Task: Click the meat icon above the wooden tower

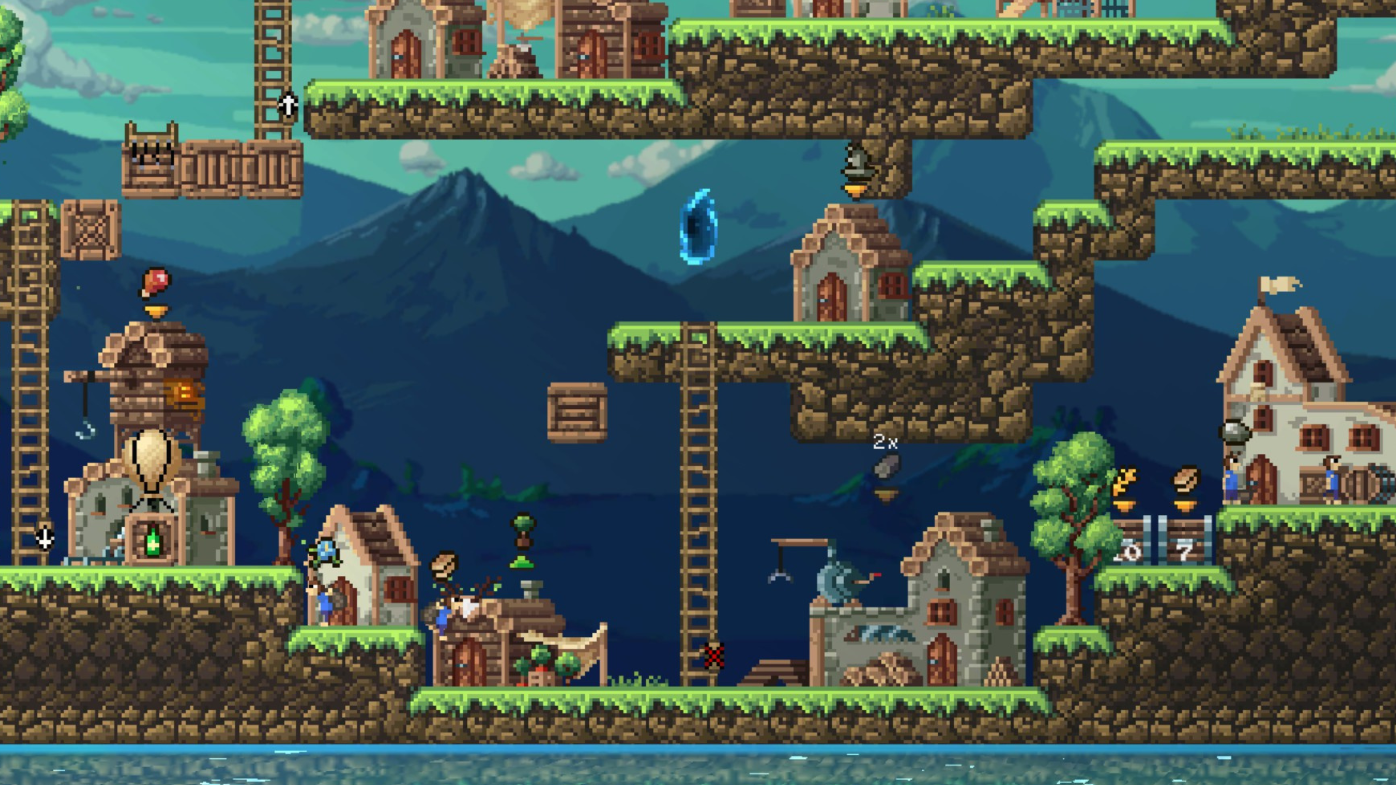Action: 155,283
